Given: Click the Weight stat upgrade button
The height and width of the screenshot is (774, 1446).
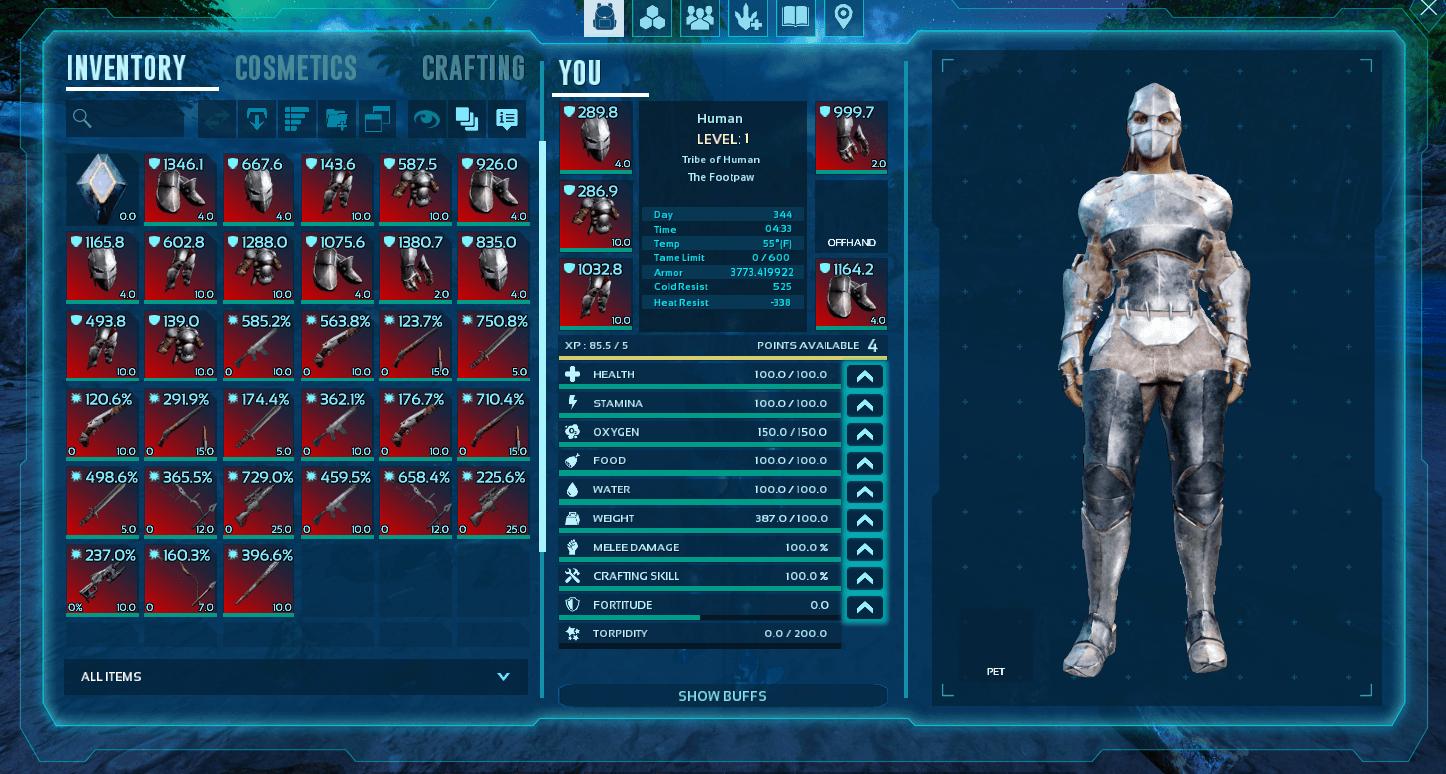Looking at the screenshot, I should pos(864,520).
